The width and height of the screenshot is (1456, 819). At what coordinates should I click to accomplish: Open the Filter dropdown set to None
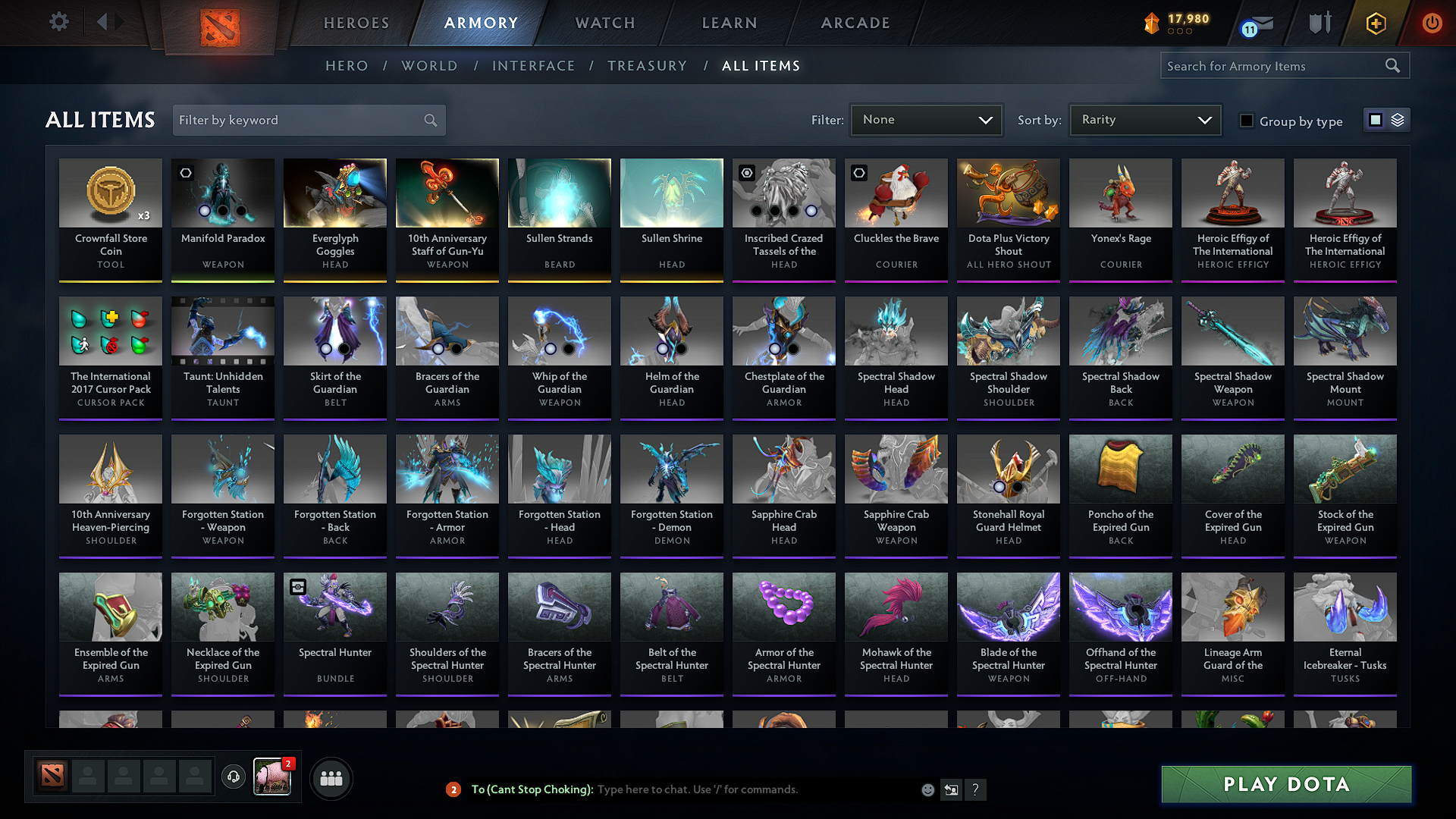926,119
